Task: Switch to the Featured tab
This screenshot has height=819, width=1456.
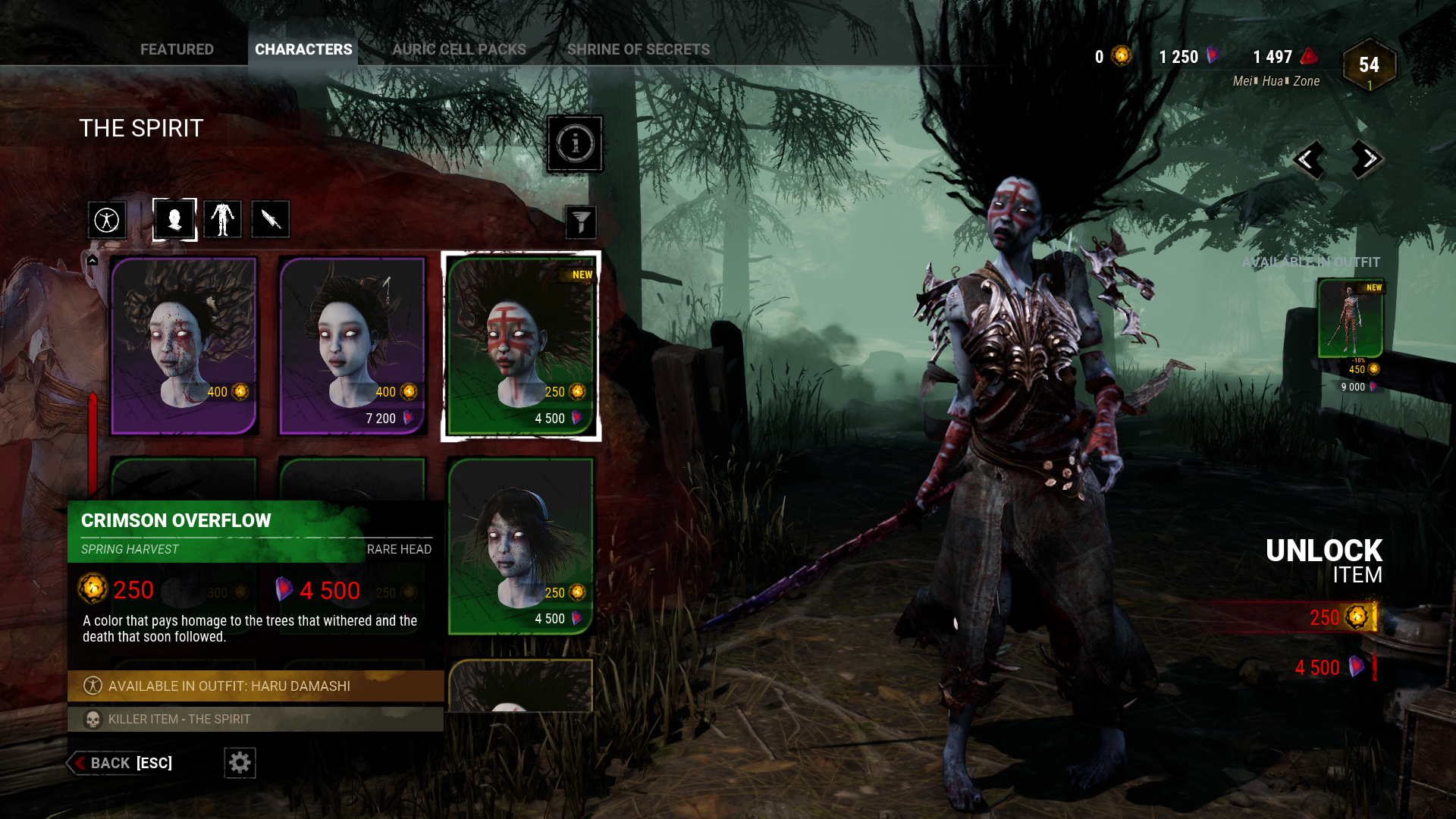Action: click(x=177, y=49)
